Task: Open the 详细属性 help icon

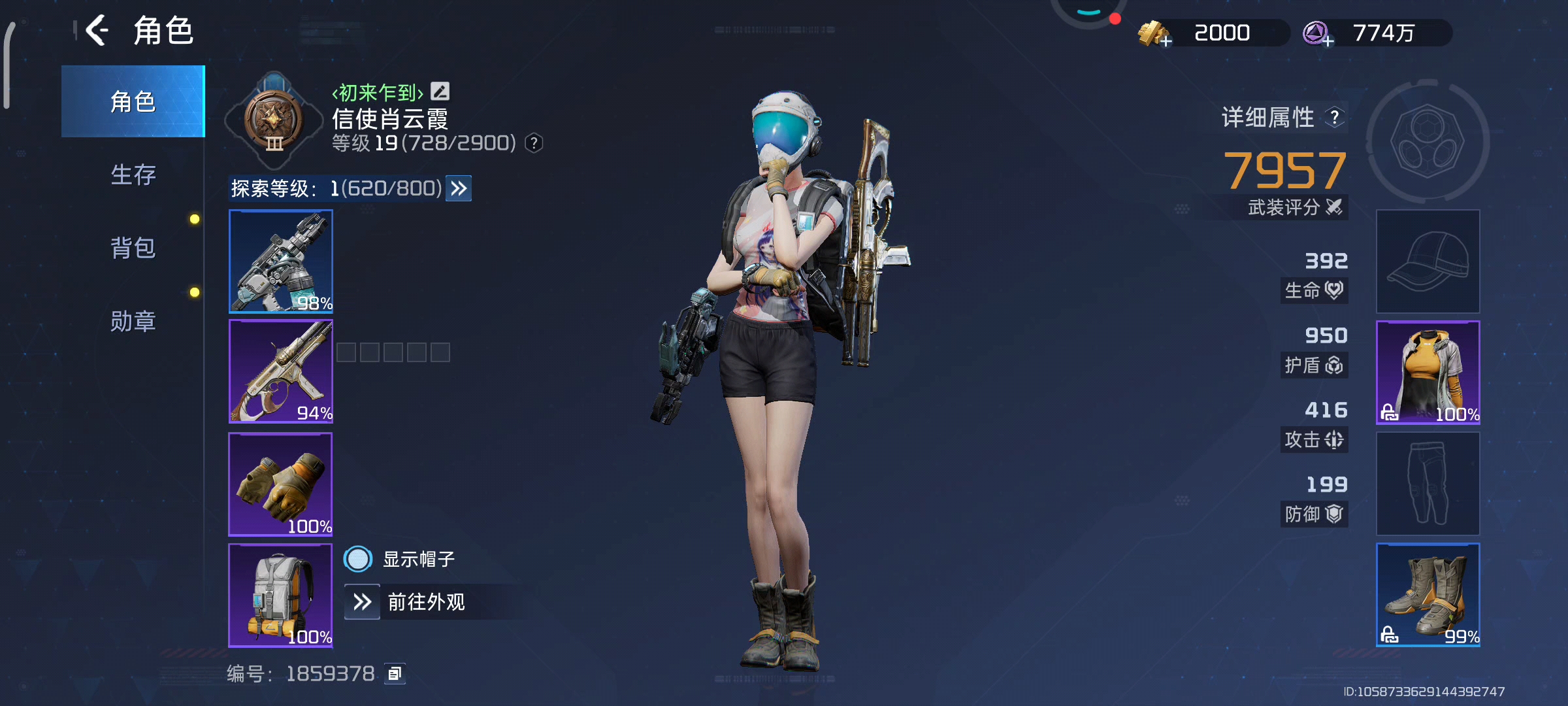Action: 1335,118
